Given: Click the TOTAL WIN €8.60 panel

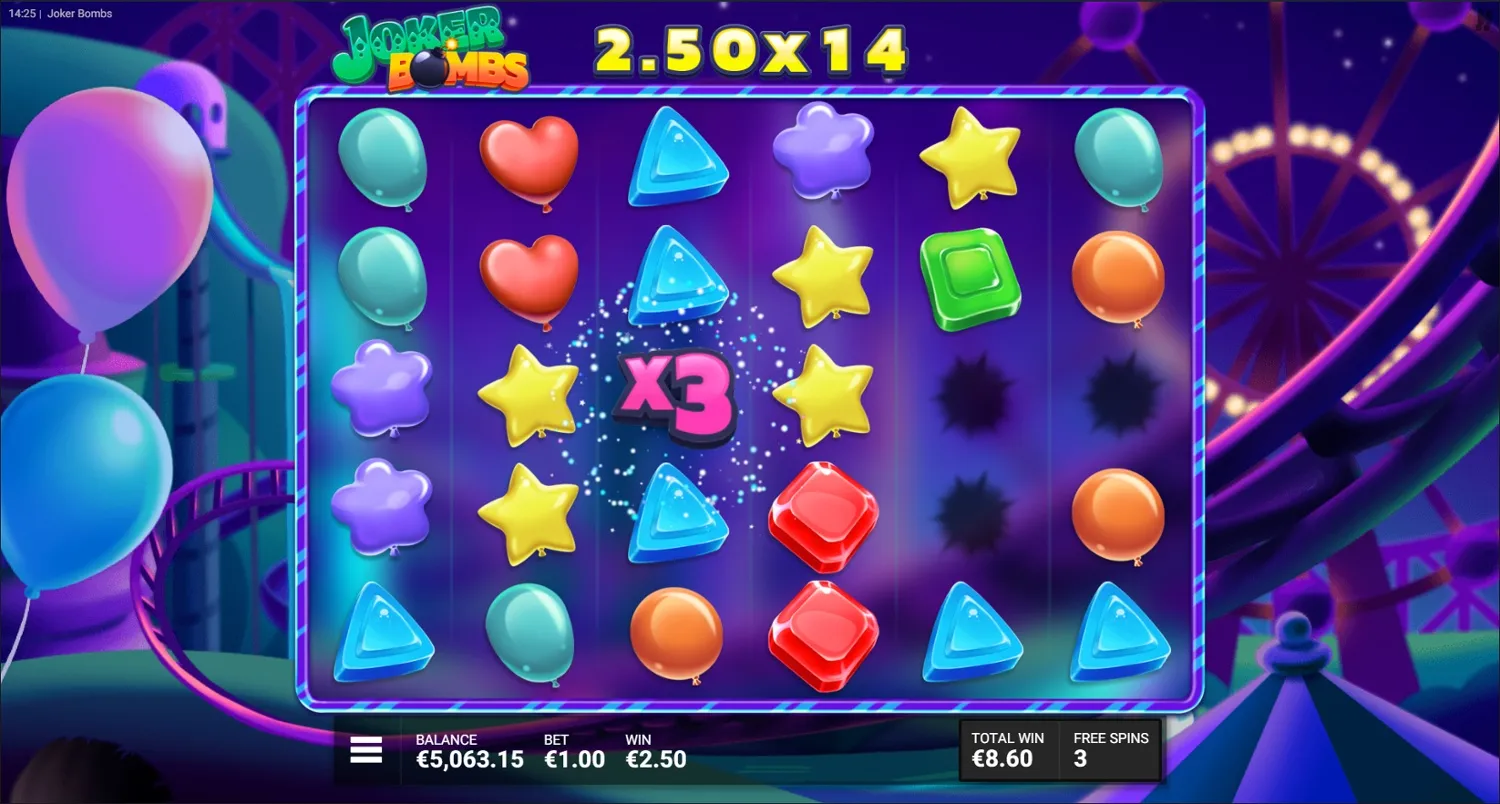Looking at the screenshot, I should coord(1005,750).
